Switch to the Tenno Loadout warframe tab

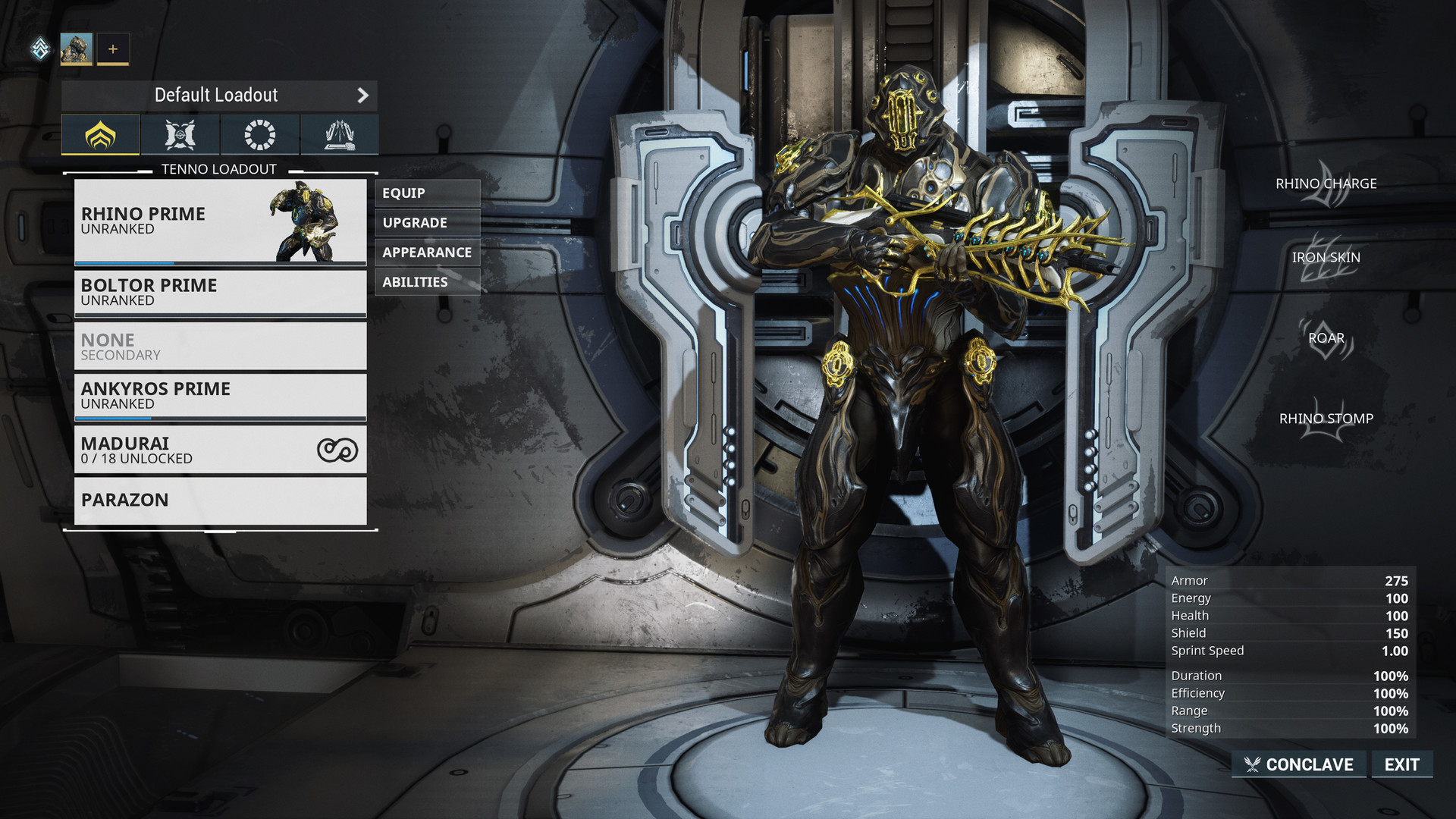coord(101,135)
